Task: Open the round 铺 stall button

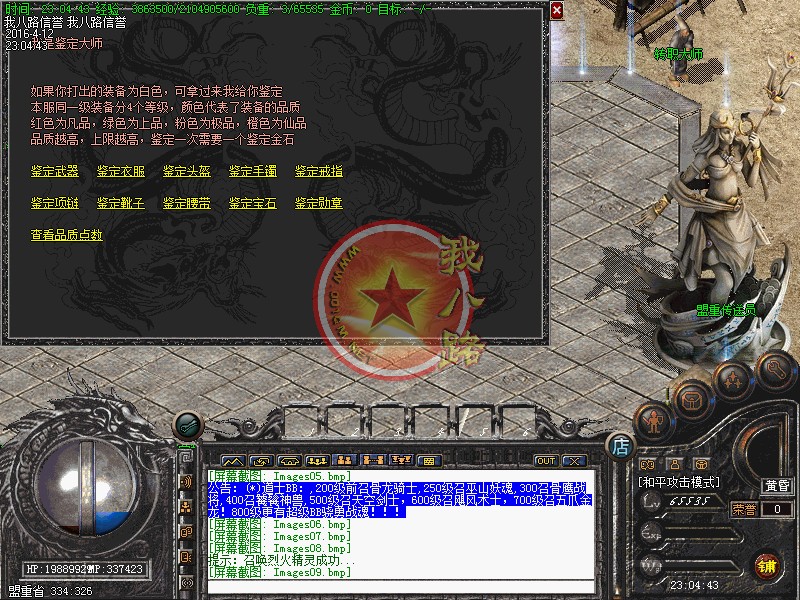Action: 766,565
